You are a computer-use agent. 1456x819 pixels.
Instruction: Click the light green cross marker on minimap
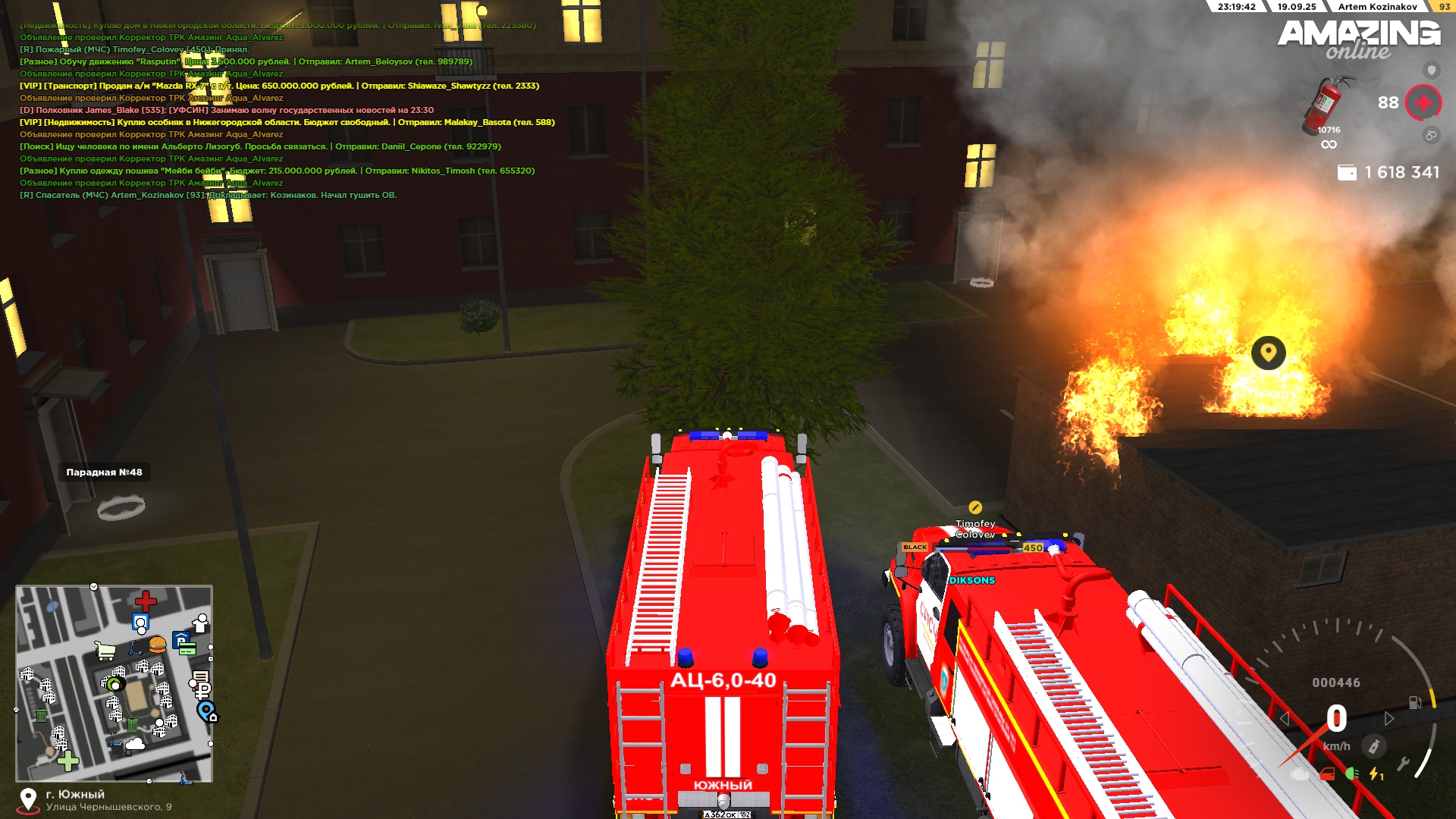coord(68,761)
